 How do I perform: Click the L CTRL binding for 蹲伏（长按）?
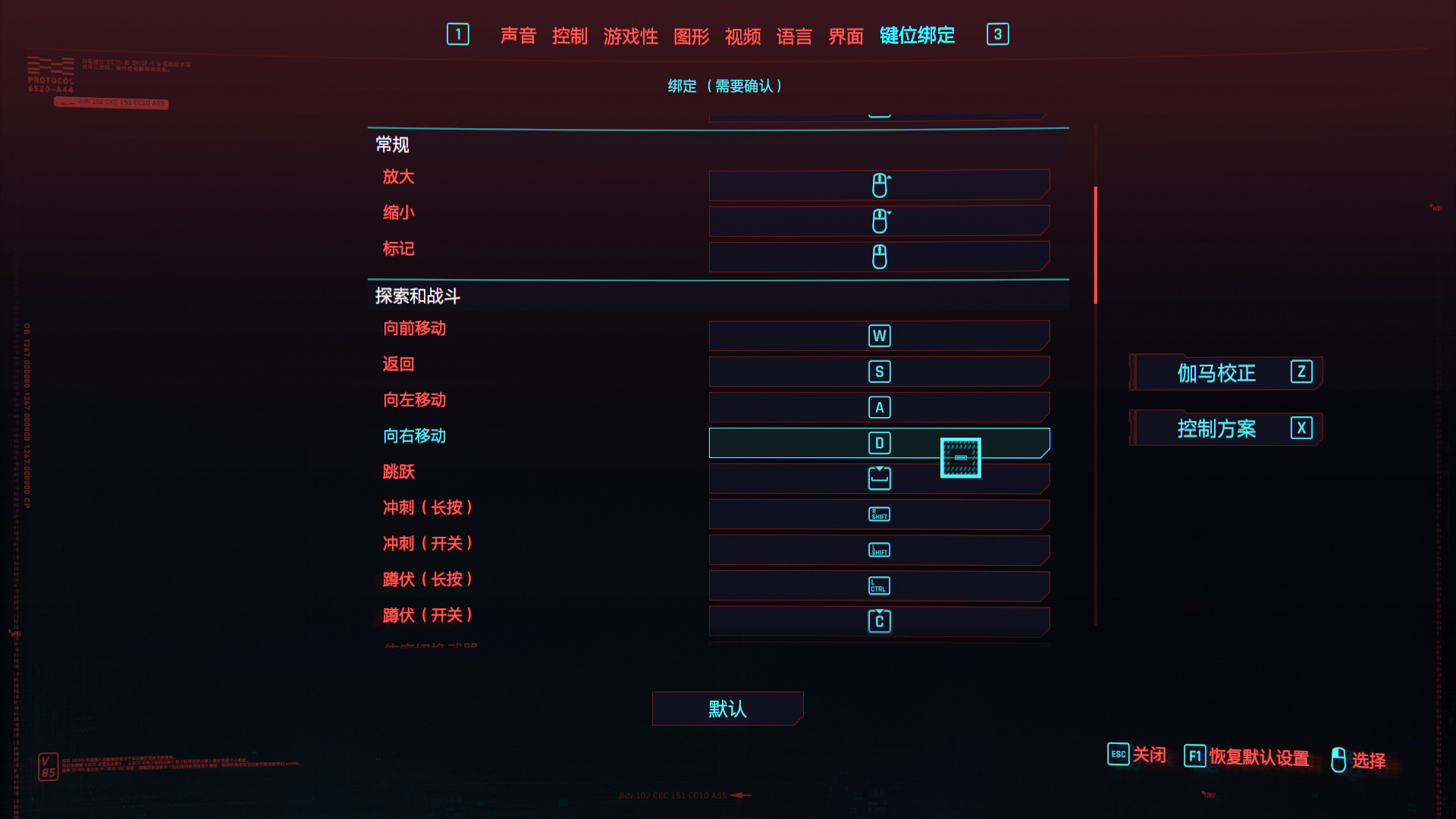click(x=879, y=585)
